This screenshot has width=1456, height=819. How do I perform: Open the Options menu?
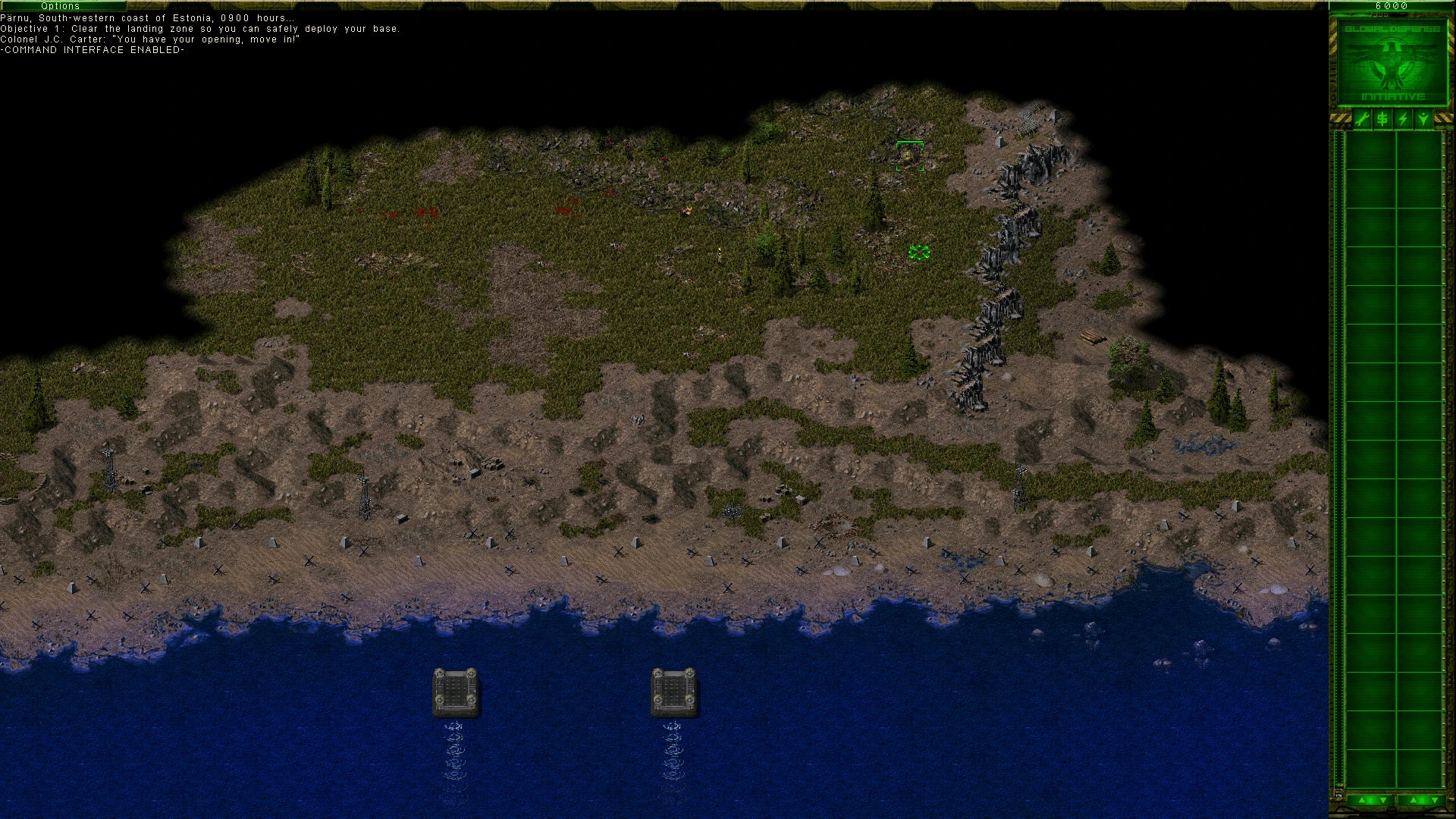click(61, 5)
